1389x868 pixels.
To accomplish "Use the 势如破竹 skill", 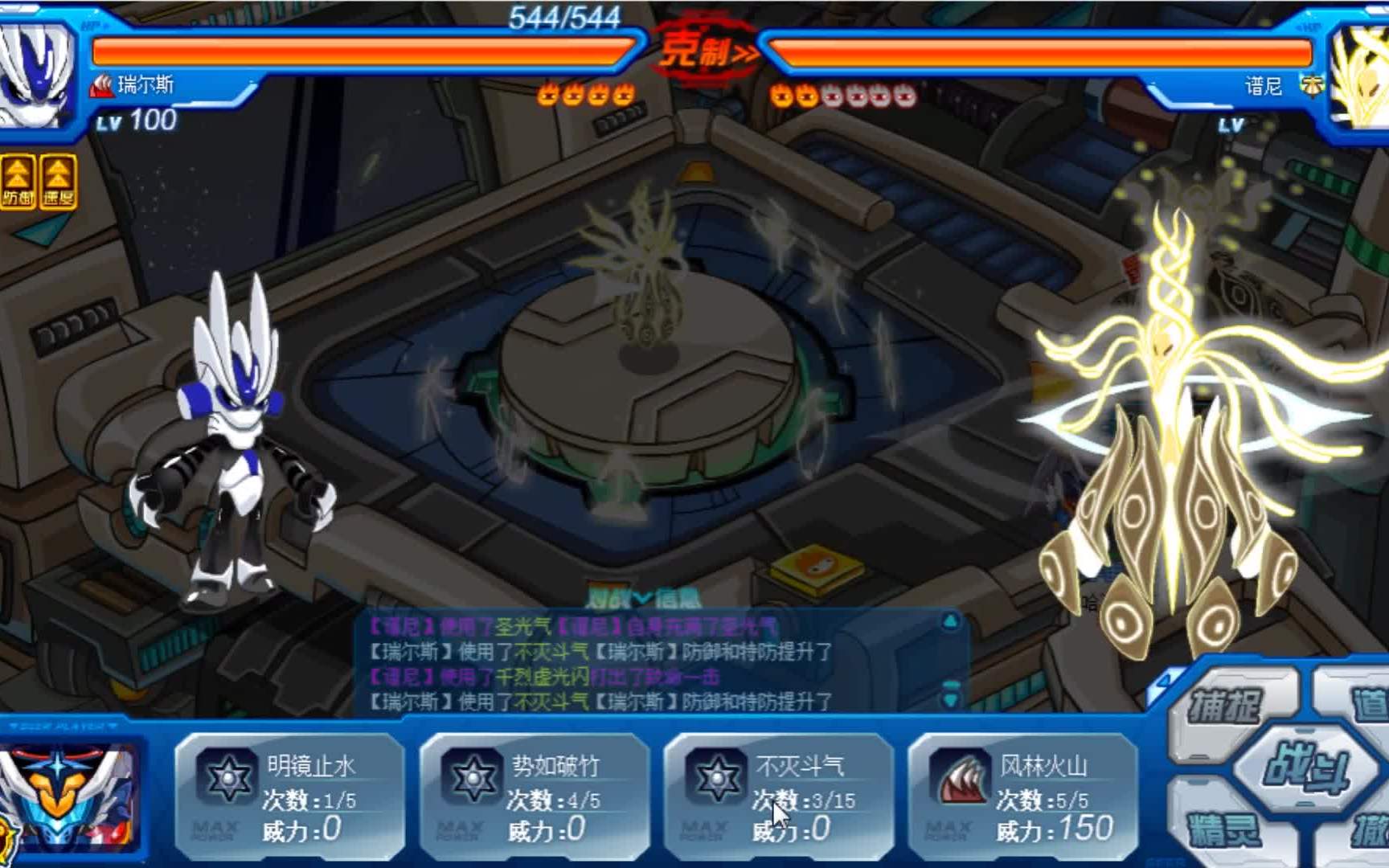I will pyautogui.click(x=534, y=797).
